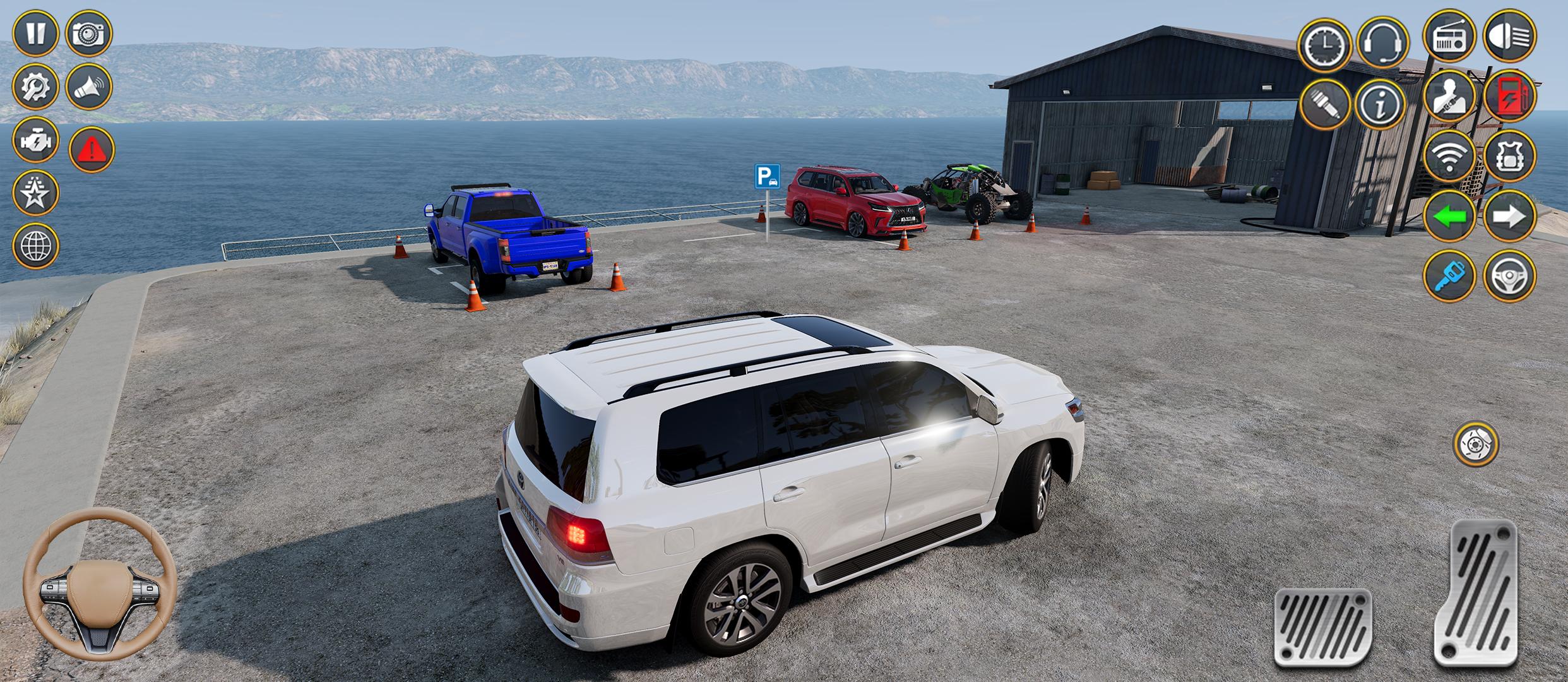Fasten the seatbelt
The width and height of the screenshot is (1568, 682).
(x=1449, y=96)
